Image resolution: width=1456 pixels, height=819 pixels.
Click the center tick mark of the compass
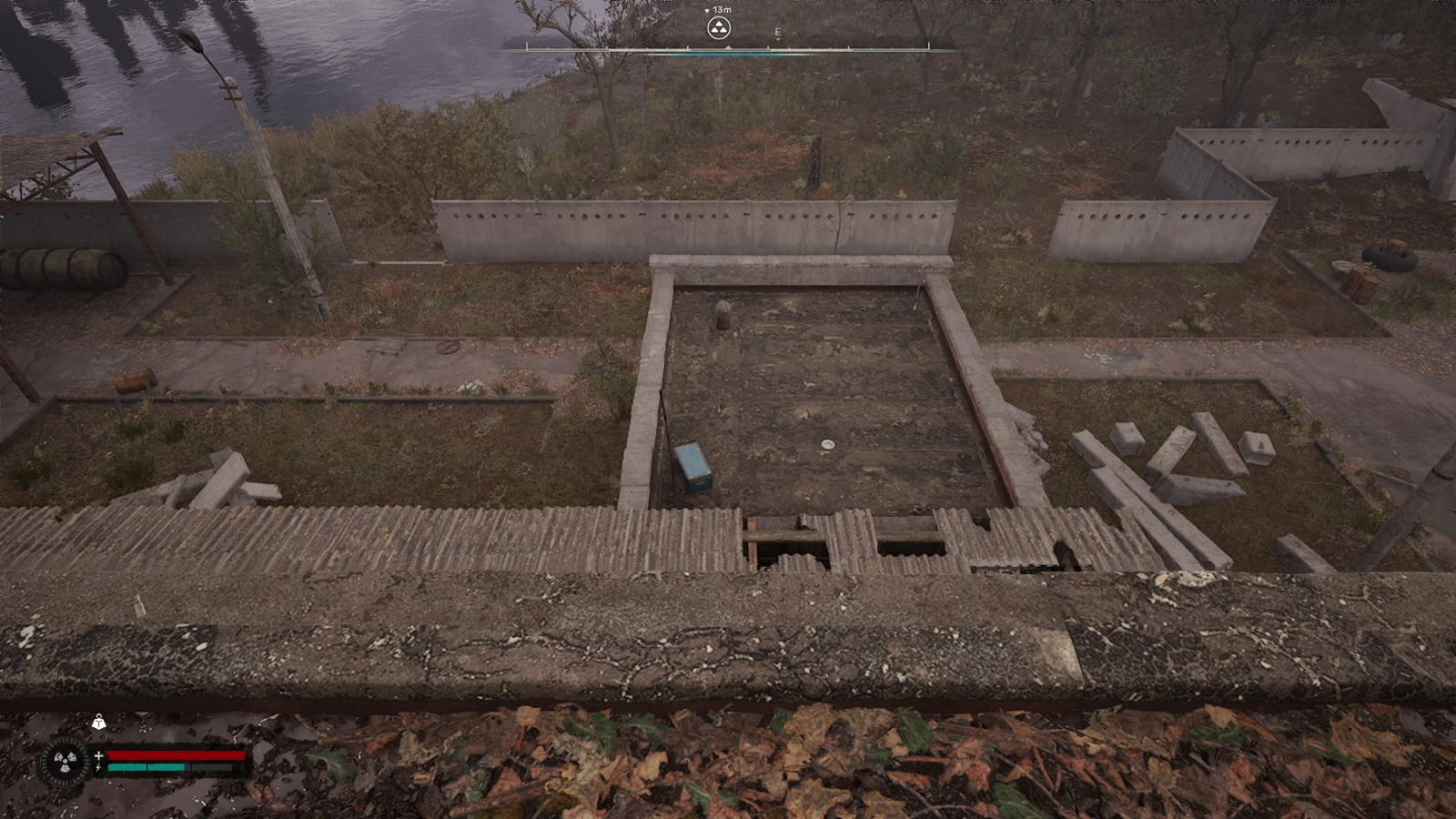tap(728, 47)
